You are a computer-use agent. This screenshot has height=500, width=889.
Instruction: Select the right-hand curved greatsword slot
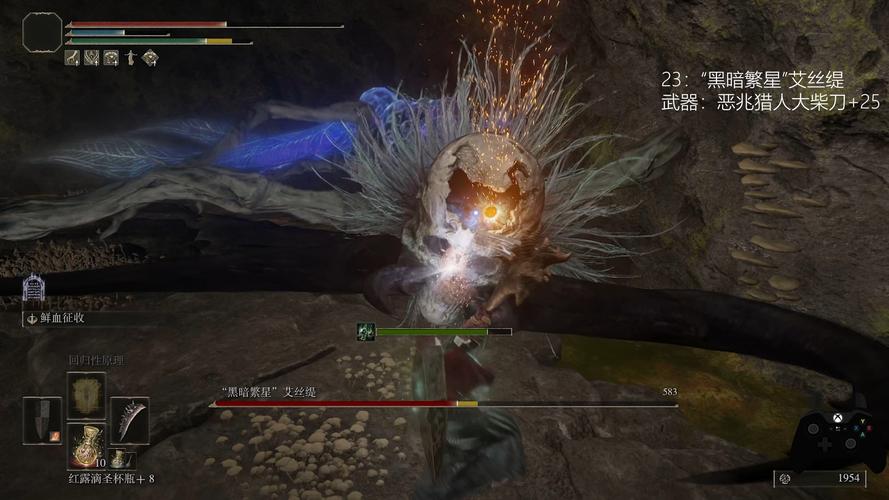coord(129,420)
